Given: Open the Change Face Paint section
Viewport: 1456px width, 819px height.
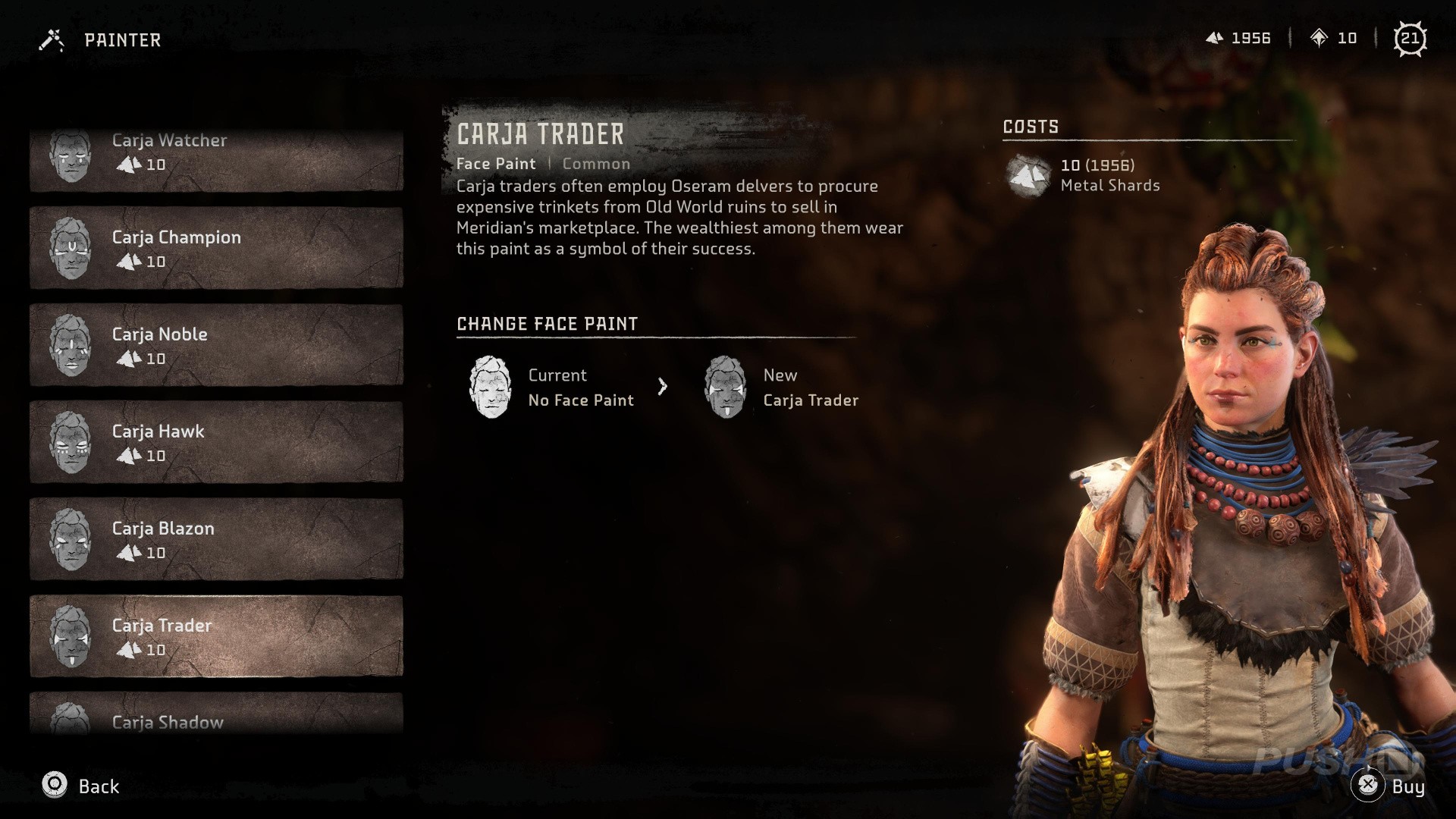Looking at the screenshot, I should click(546, 324).
